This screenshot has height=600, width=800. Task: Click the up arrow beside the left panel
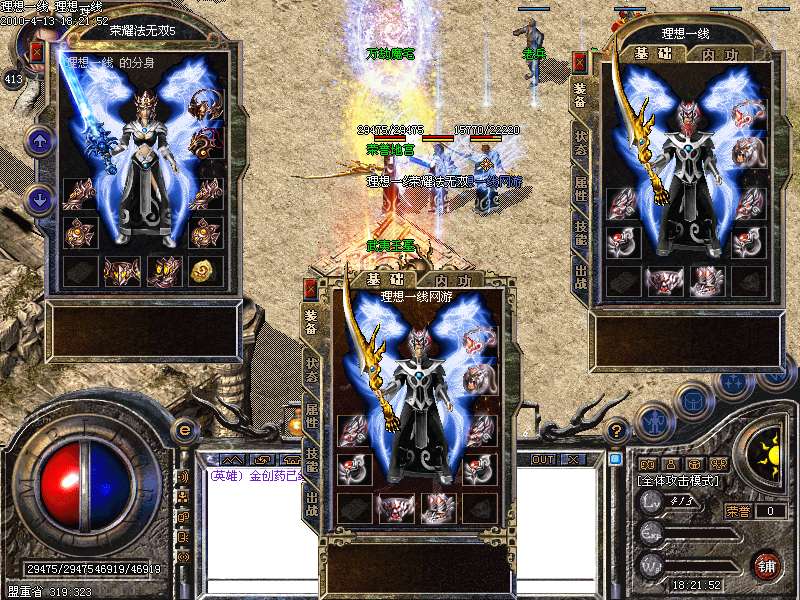point(39,141)
